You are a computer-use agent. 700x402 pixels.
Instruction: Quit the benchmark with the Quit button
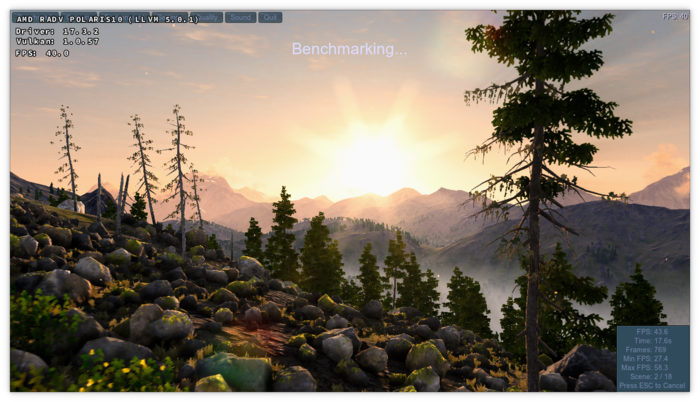click(270, 17)
